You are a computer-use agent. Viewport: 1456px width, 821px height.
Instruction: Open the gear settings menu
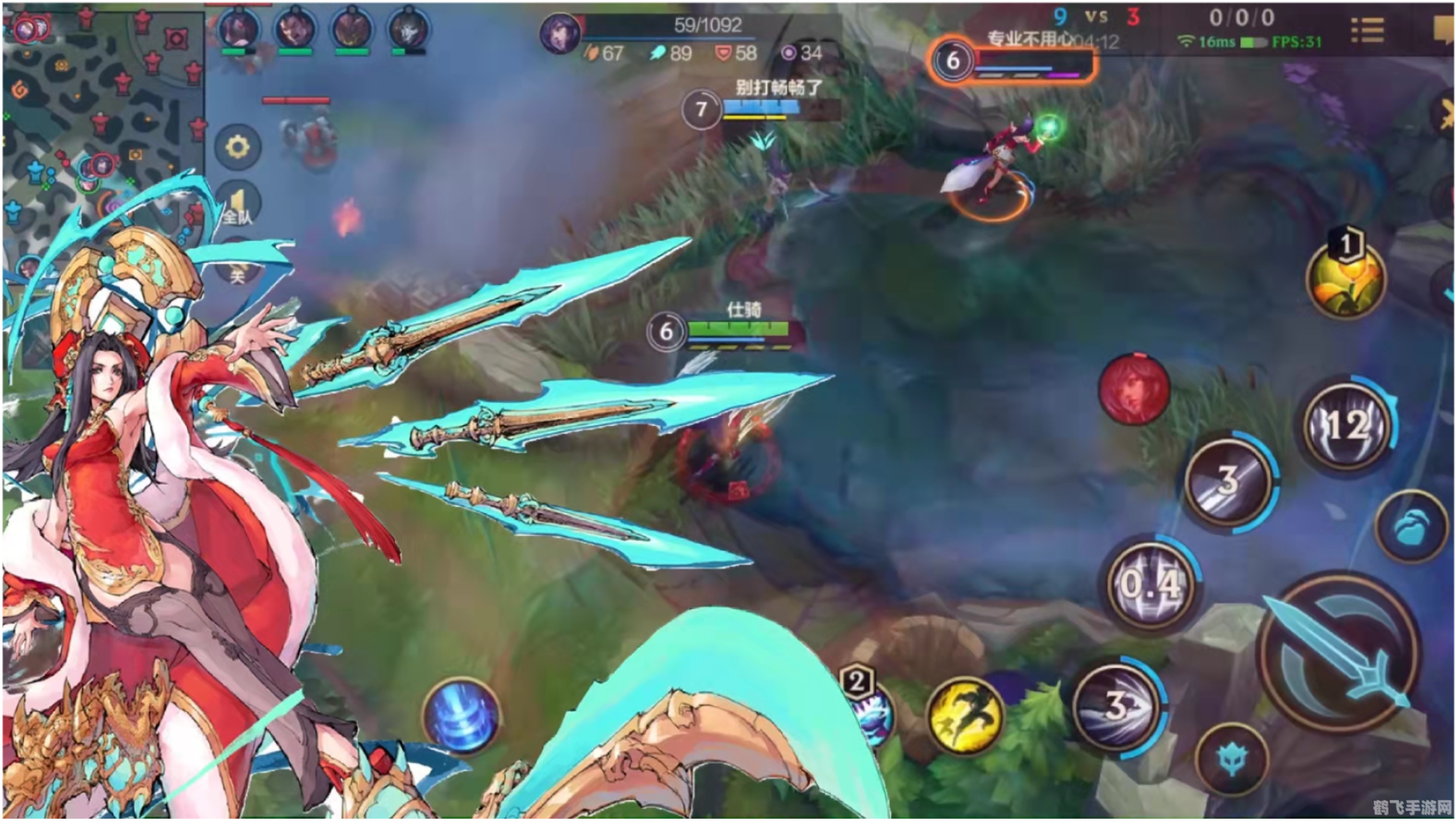coord(237,146)
